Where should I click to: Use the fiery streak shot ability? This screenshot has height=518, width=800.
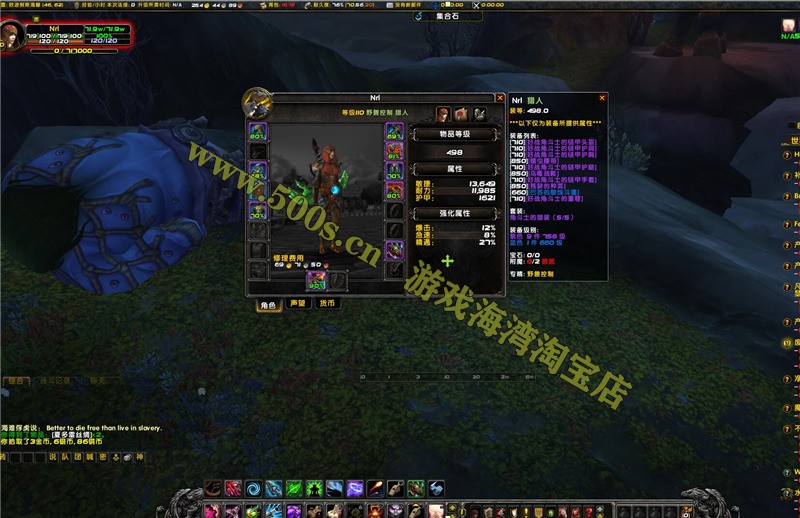point(374,488)
